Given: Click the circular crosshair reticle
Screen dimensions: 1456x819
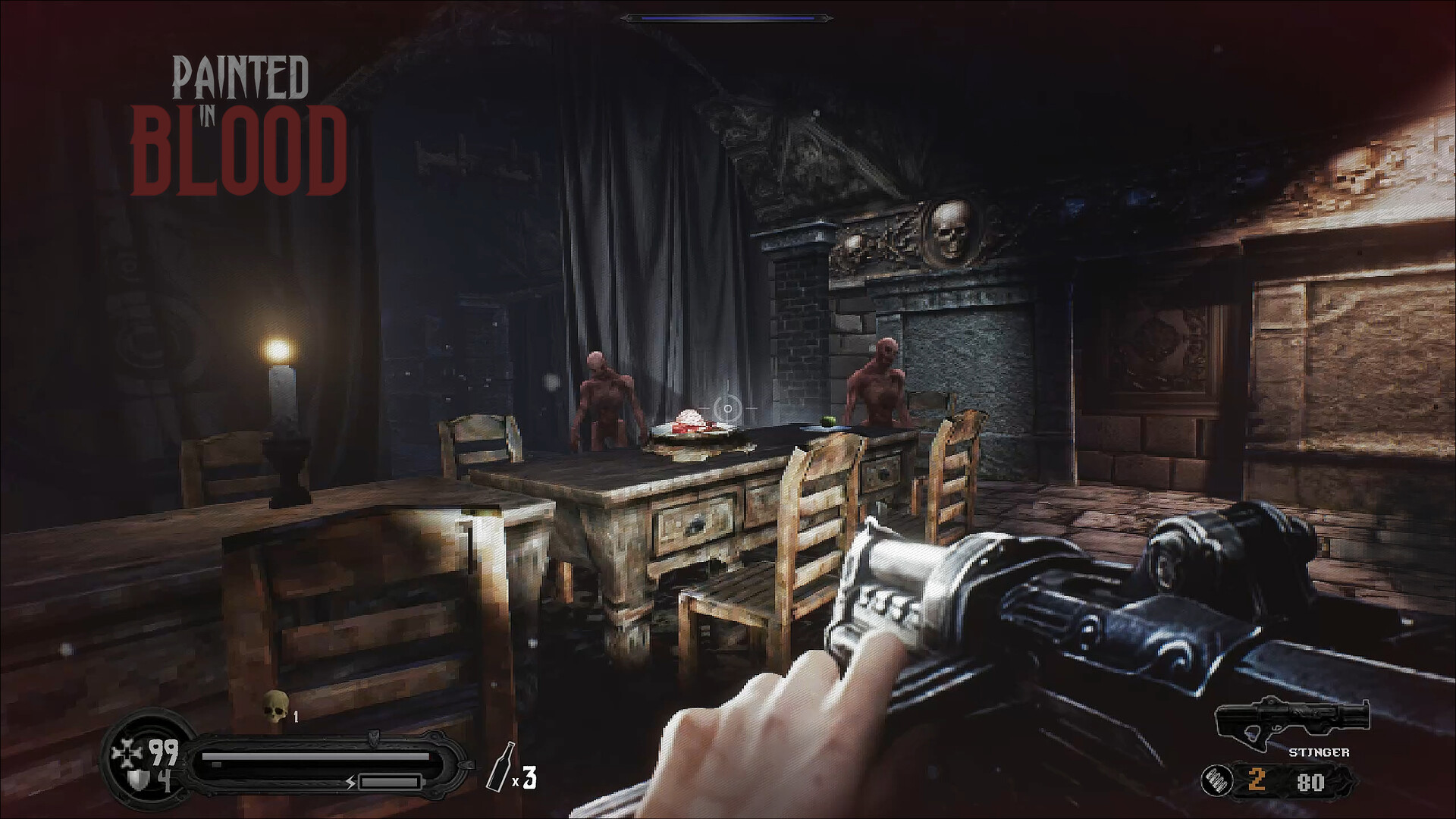Looking at the screenshot, I should (x=726, y=409).
